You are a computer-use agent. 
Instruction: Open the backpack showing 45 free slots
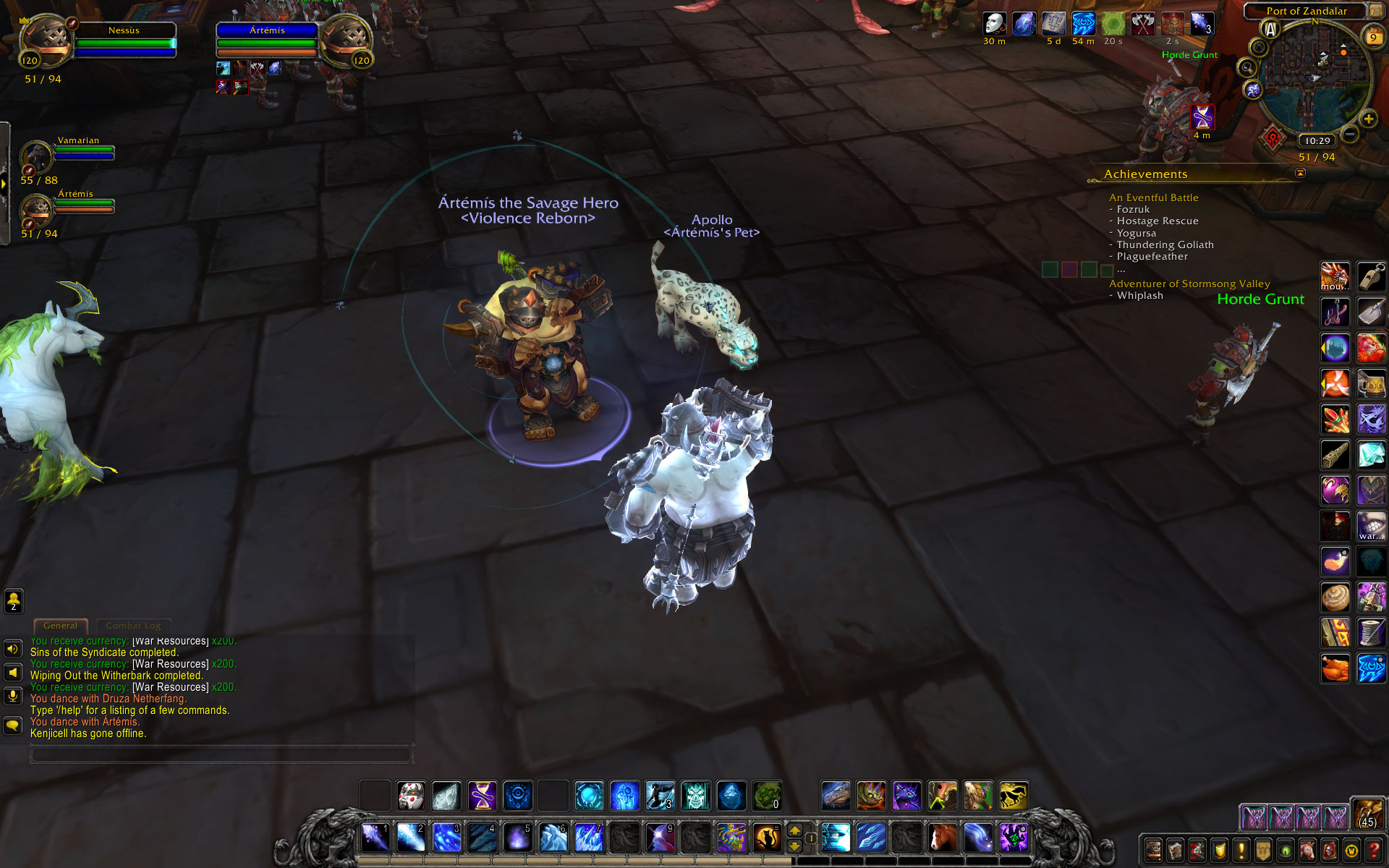click(x=1367, y=813)
